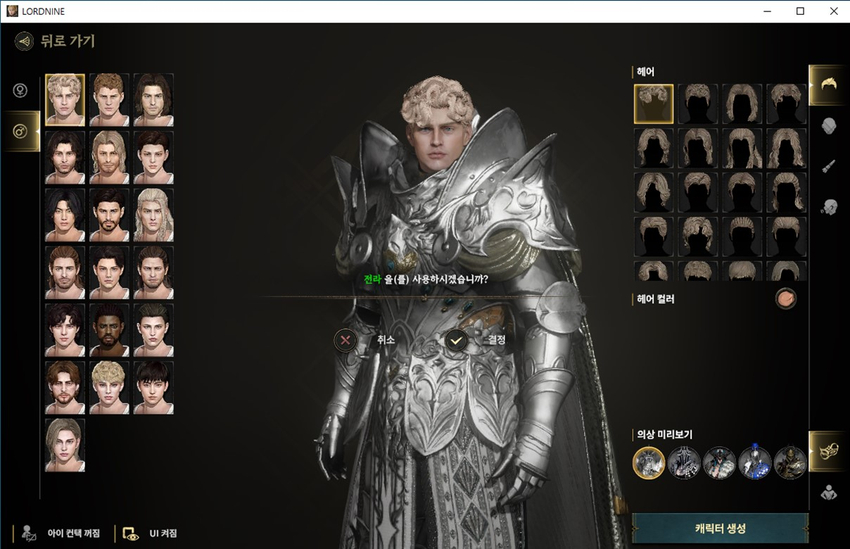Create the character with 캐릭터 생성
The height and width of the screenshot is (549, 850).
pos(720,528)
